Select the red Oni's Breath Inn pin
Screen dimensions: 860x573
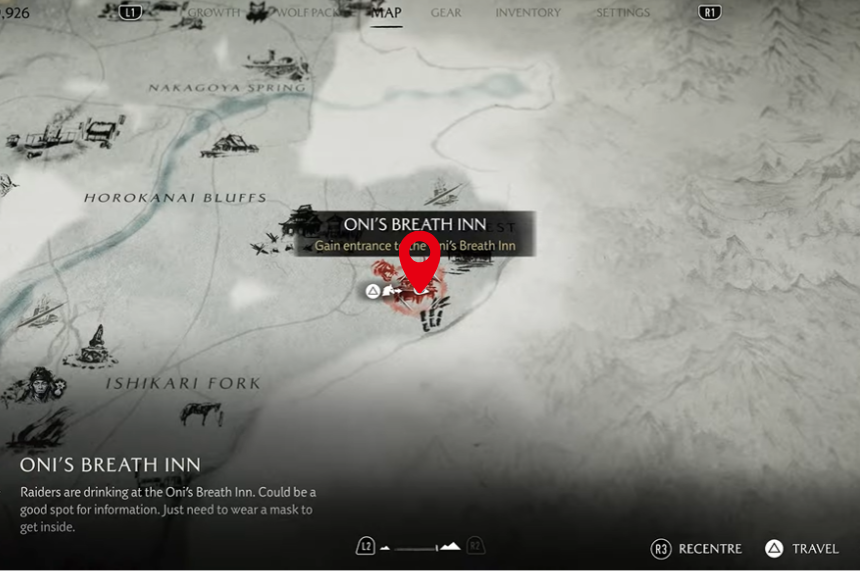tap(420, 262)
